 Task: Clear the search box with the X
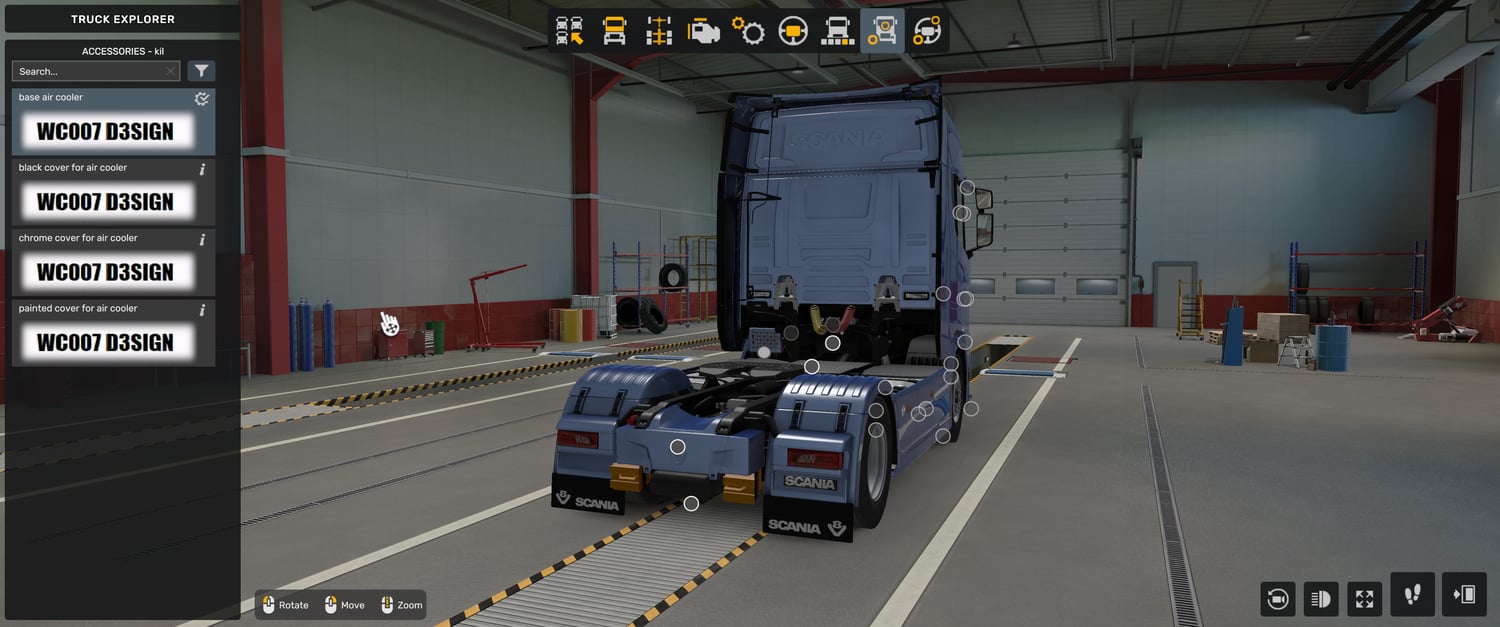coord(171,71)
